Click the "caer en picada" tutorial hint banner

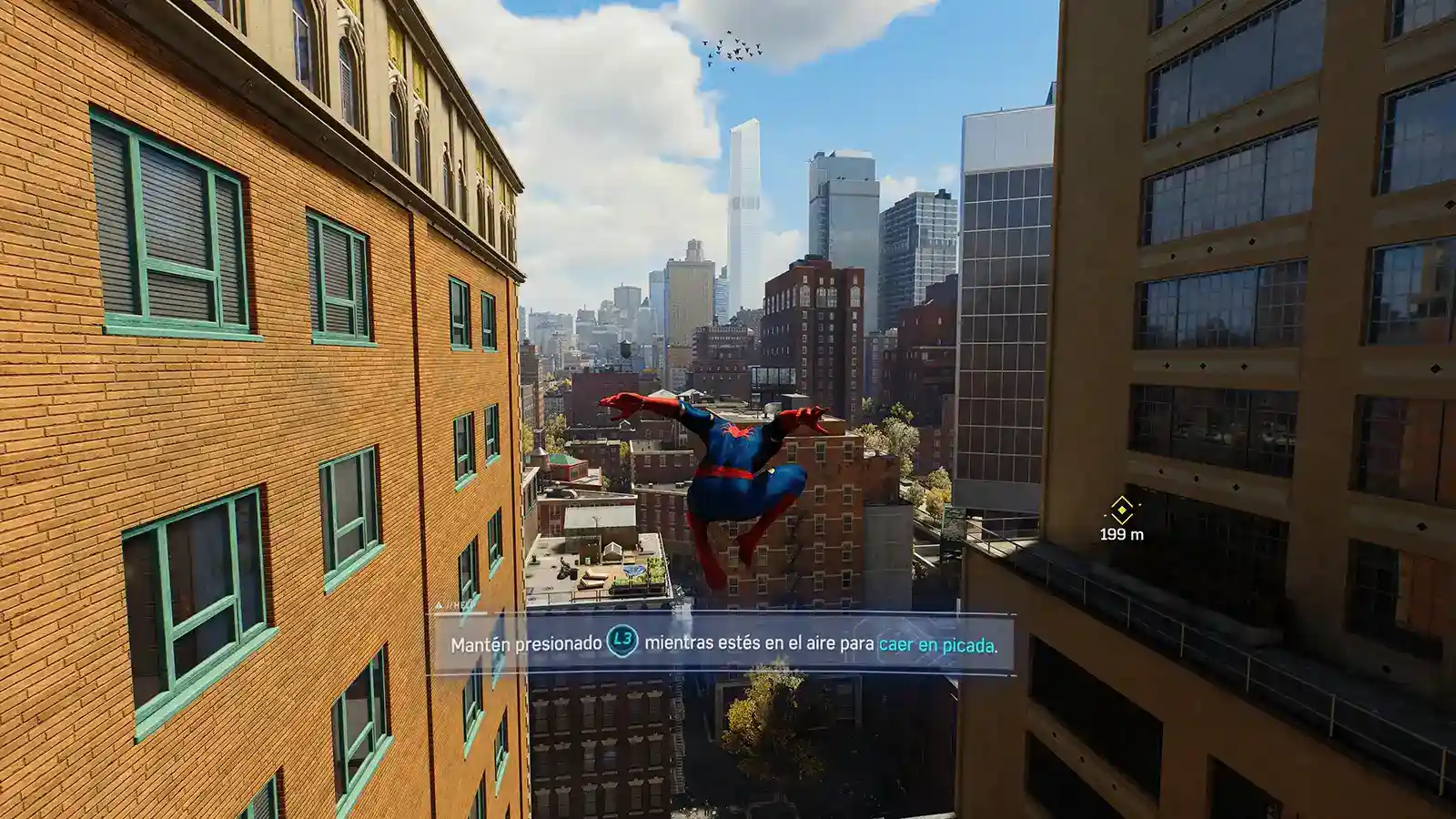coord(723,644)
